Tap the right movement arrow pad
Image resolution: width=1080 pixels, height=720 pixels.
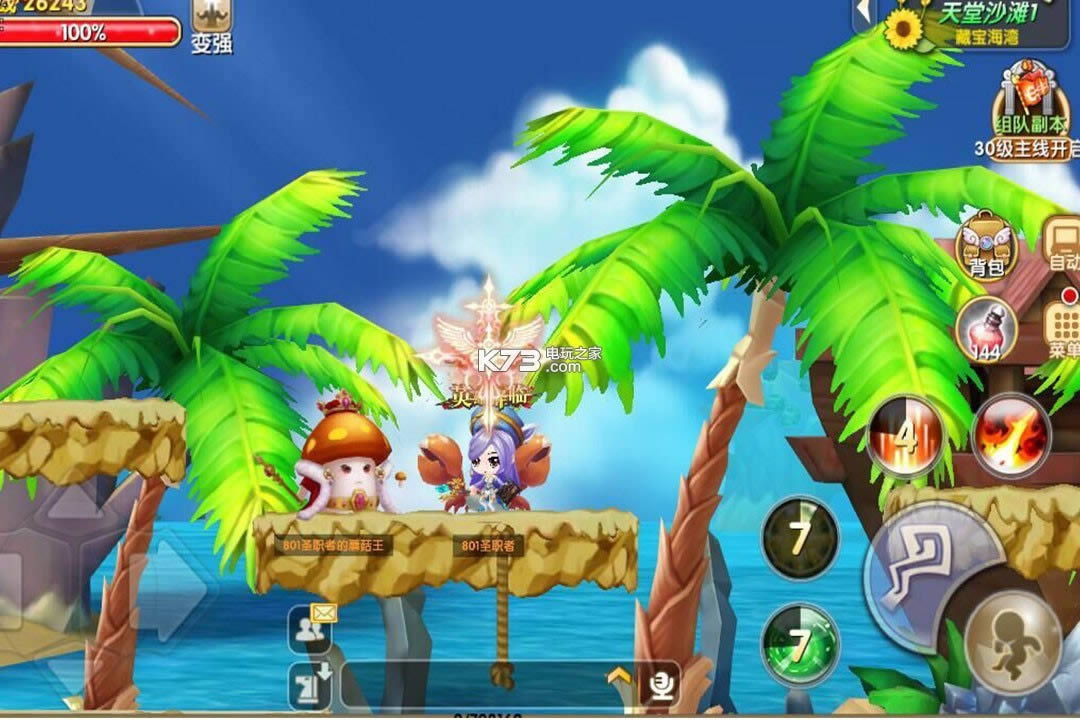(168, 590)
